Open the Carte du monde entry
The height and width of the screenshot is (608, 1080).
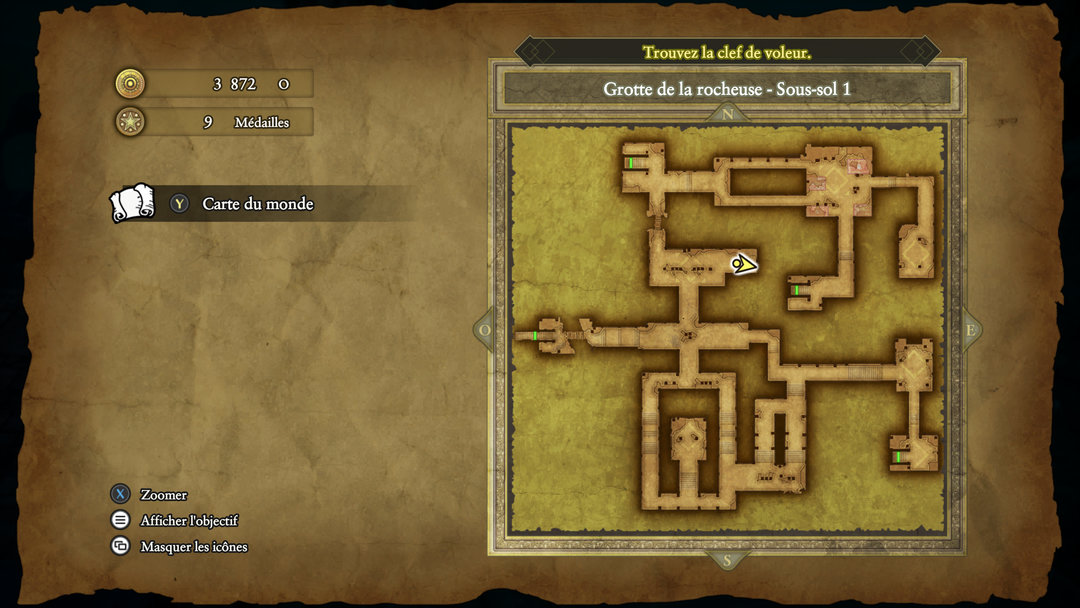point(257,204)
